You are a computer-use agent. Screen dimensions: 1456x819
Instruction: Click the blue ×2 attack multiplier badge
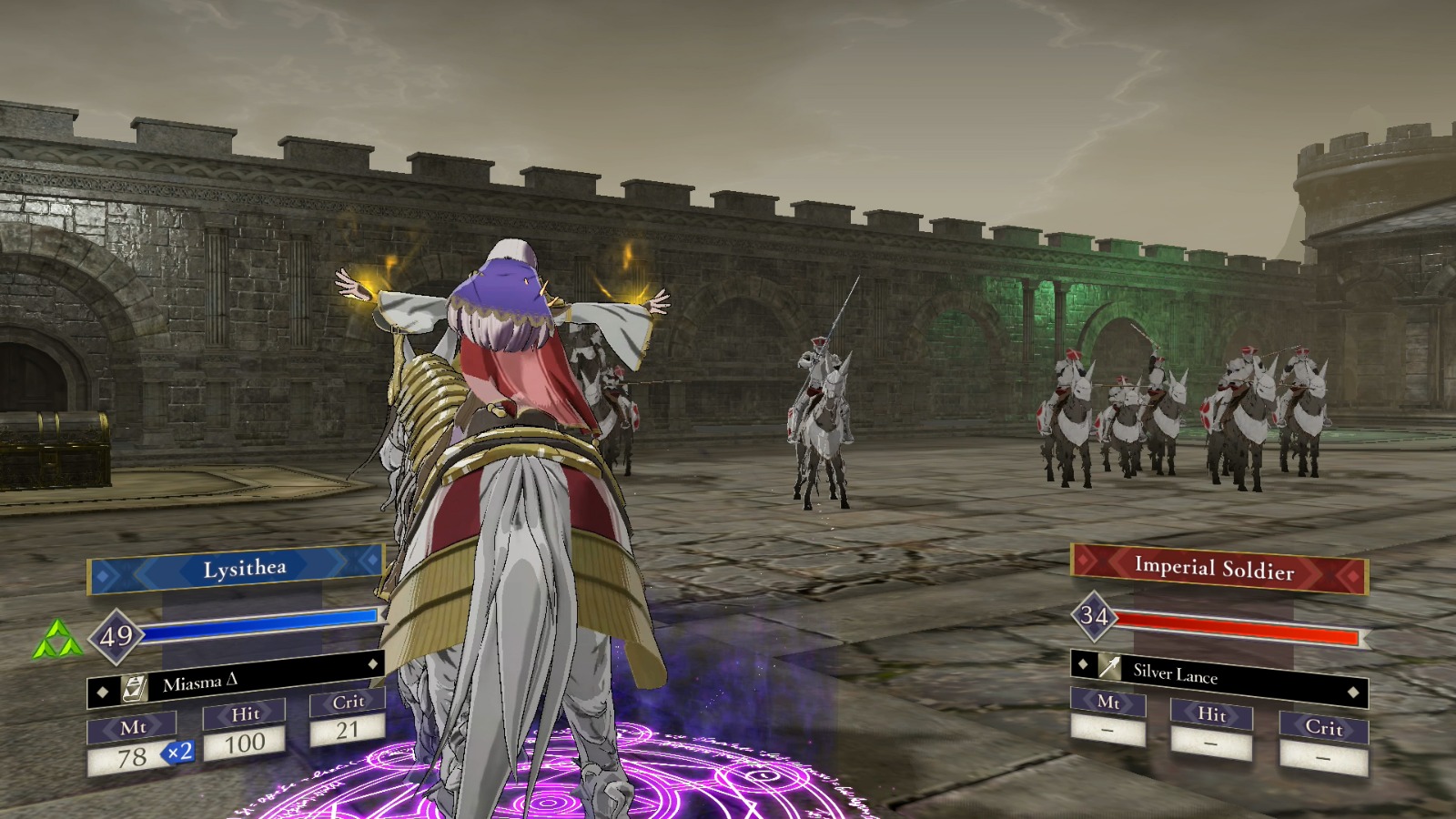coord(178,753)
